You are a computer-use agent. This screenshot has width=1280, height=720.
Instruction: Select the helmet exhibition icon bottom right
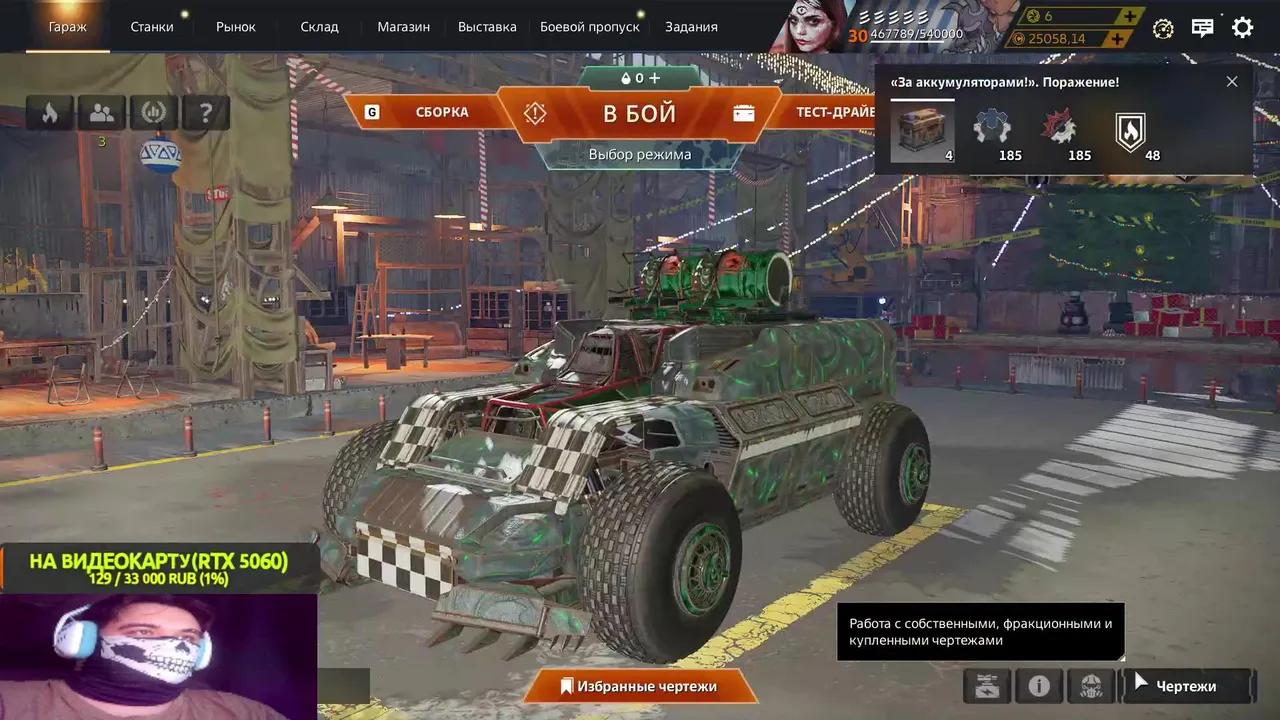coord(1092,686)
